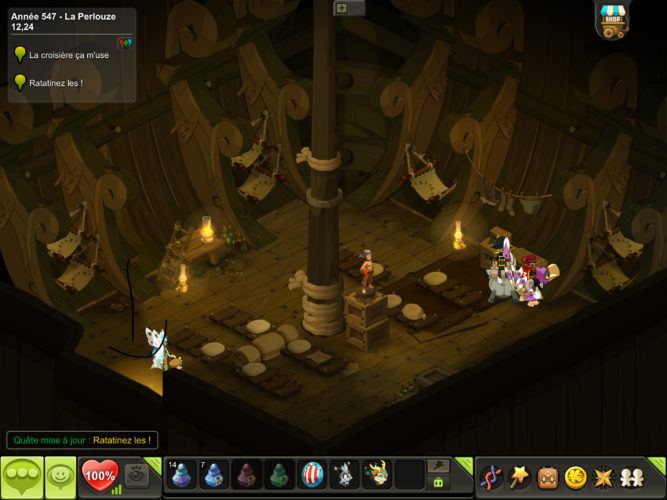
Task: Click the quest tracker's colored gems icon
Action: pos(124,43)
